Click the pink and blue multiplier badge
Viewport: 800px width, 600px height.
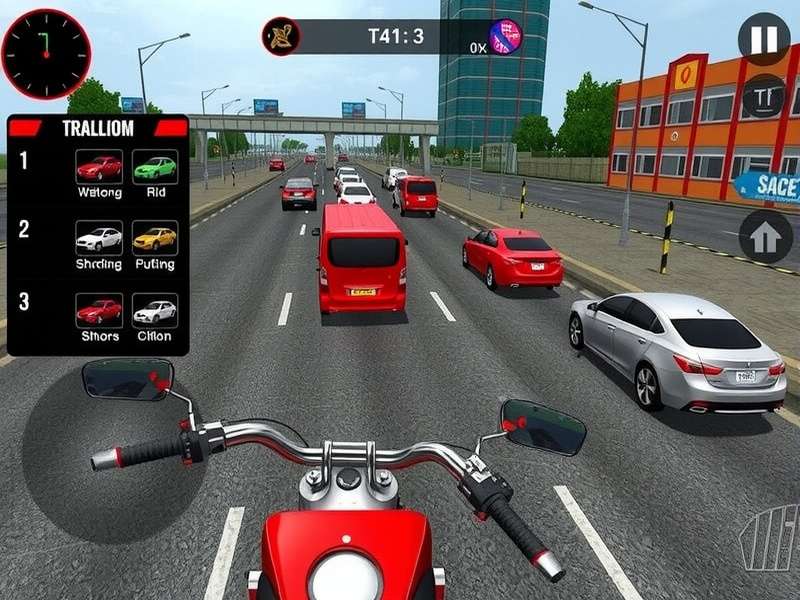(504, 37)
